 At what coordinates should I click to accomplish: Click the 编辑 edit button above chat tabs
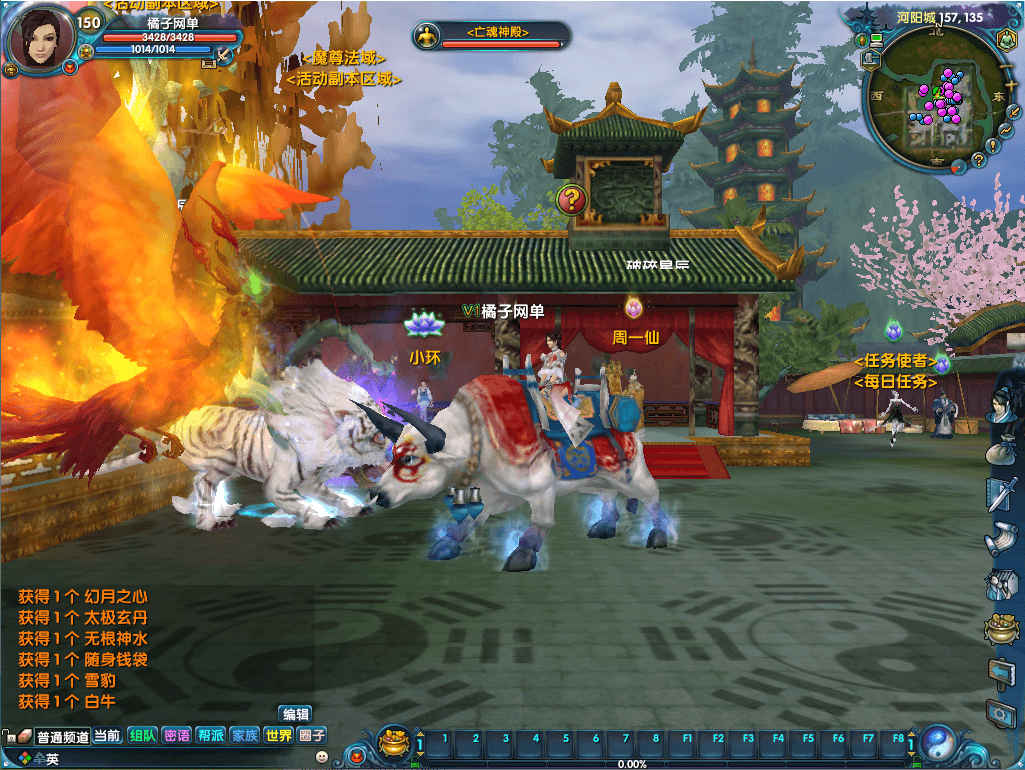tap(296, 714)
